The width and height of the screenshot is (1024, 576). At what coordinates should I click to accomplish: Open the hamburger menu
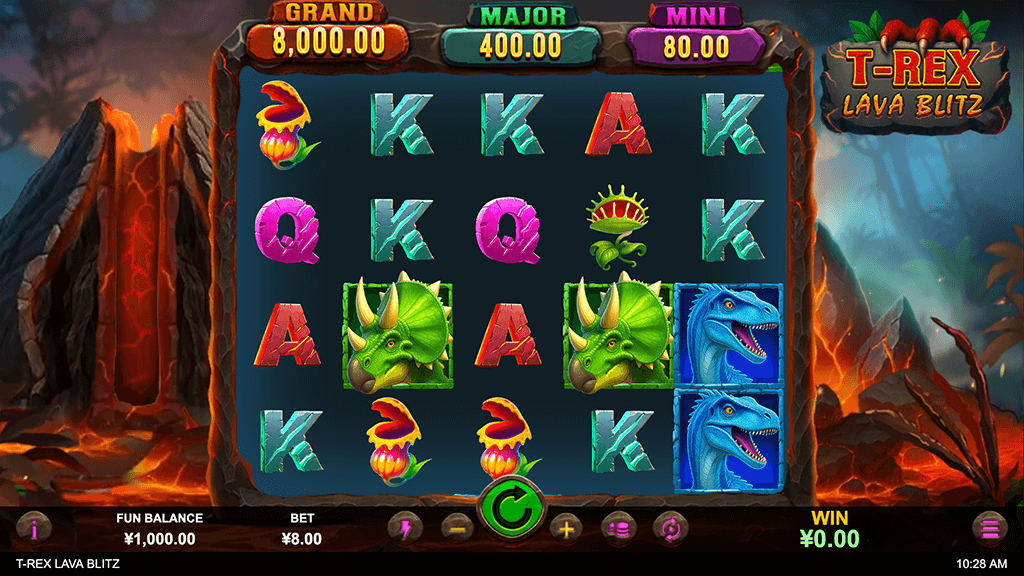[x=989, y=527]
